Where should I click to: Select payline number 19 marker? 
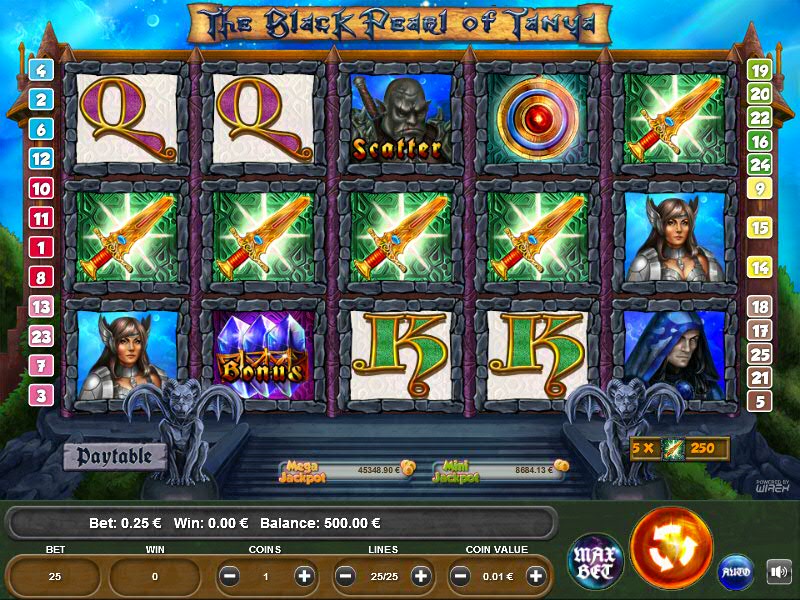point(759,71)
